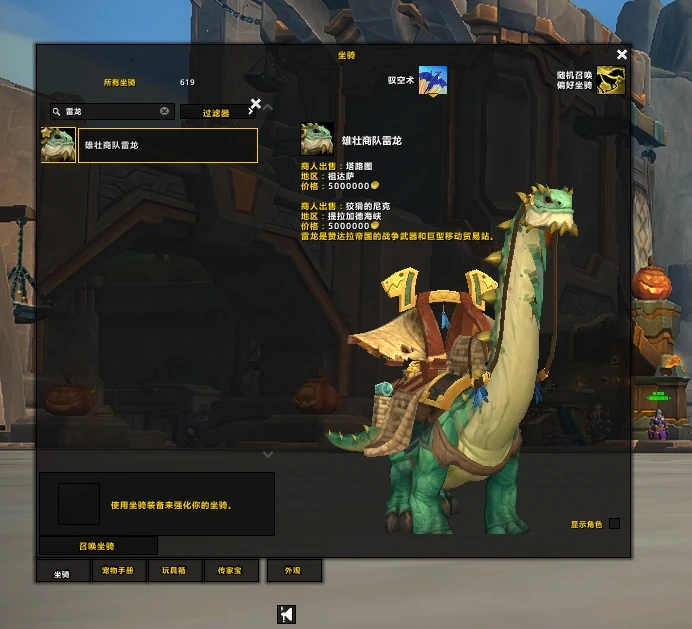Image resolution: width=692 pixels, height=629 pixels.
Task: Click the empty mount equipment slot
Action: [79, 504]
